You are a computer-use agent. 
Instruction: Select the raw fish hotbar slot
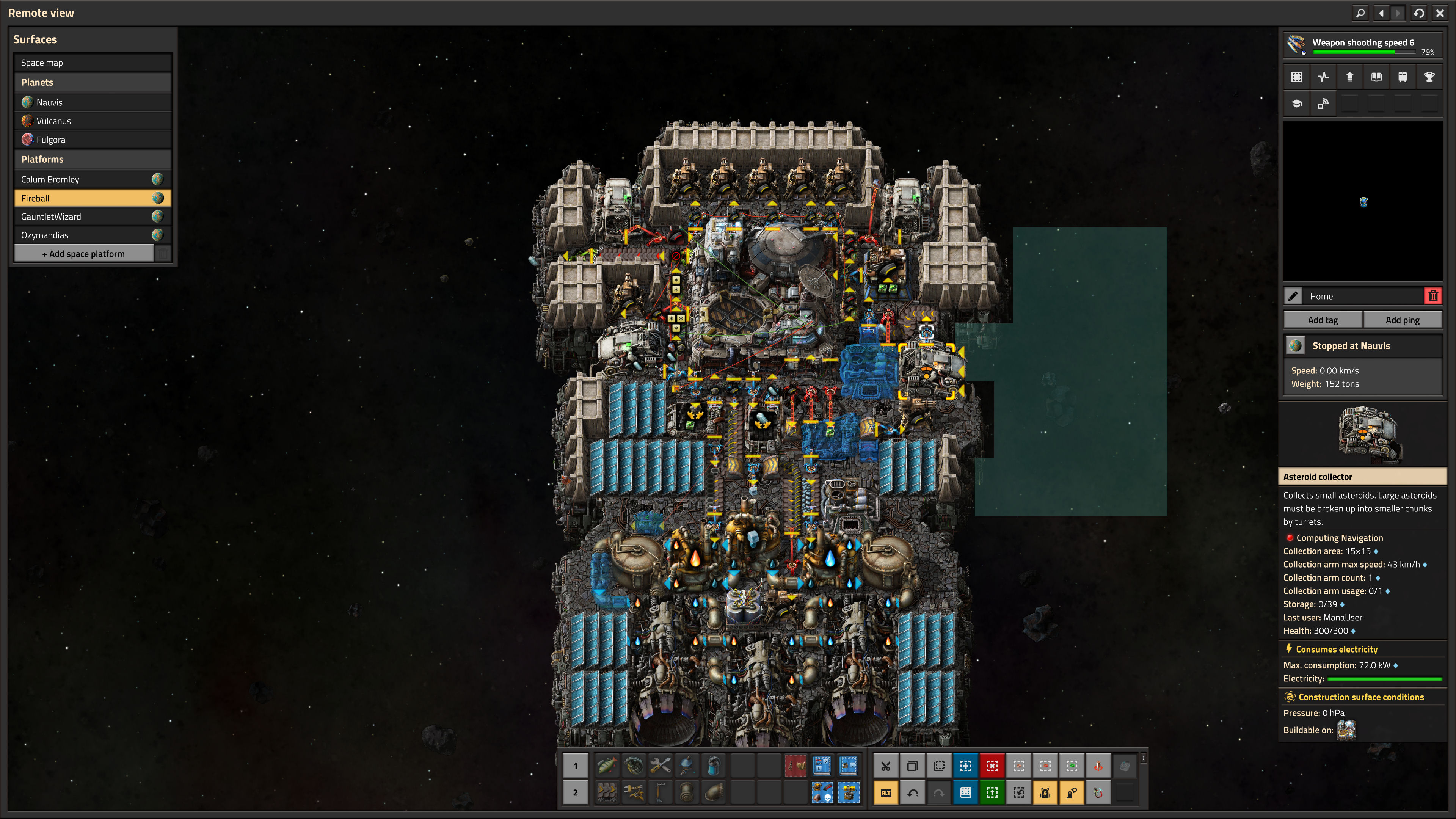tap(607, 766)
